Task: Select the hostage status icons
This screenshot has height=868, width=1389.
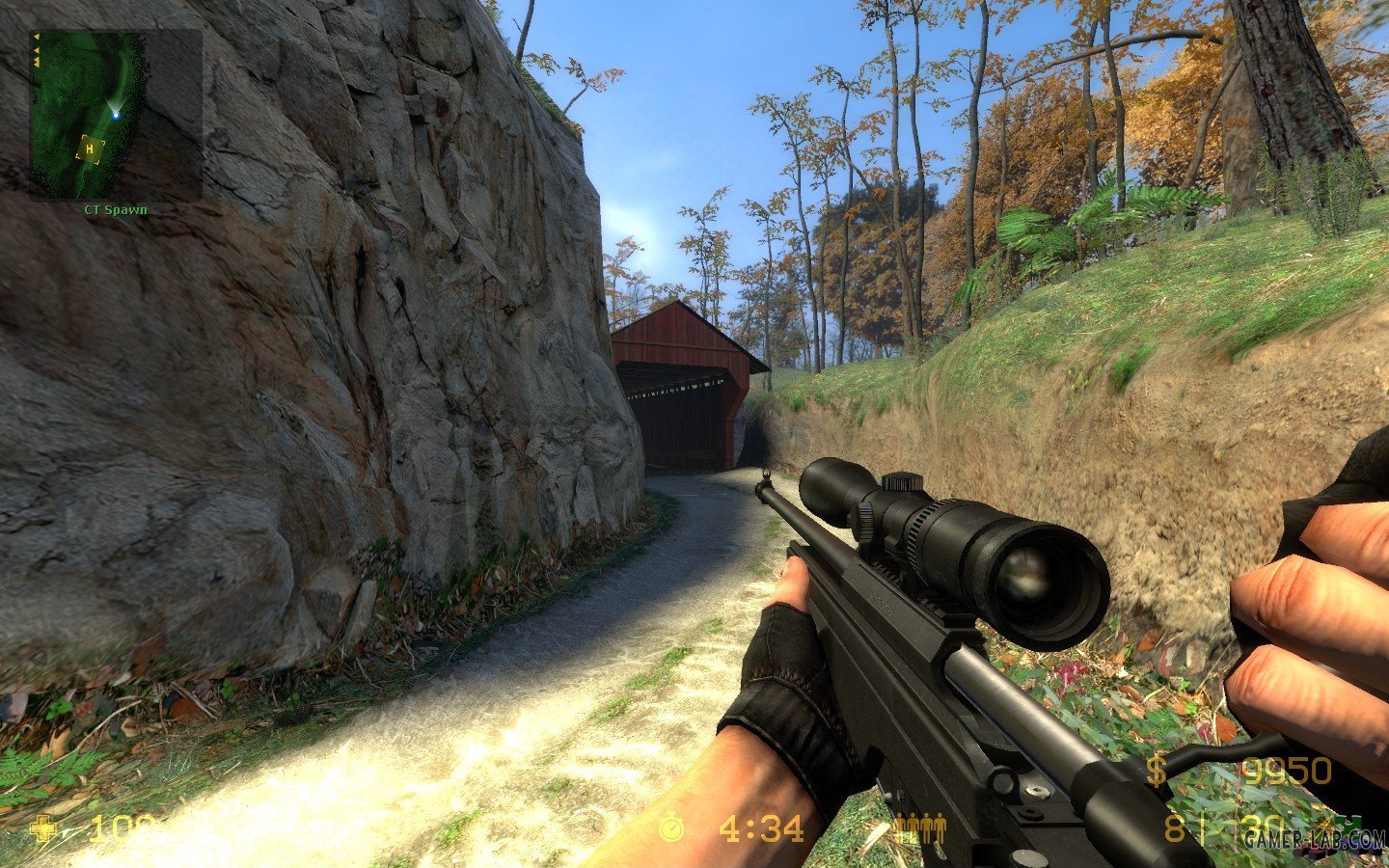Action: tap(920, 827)
